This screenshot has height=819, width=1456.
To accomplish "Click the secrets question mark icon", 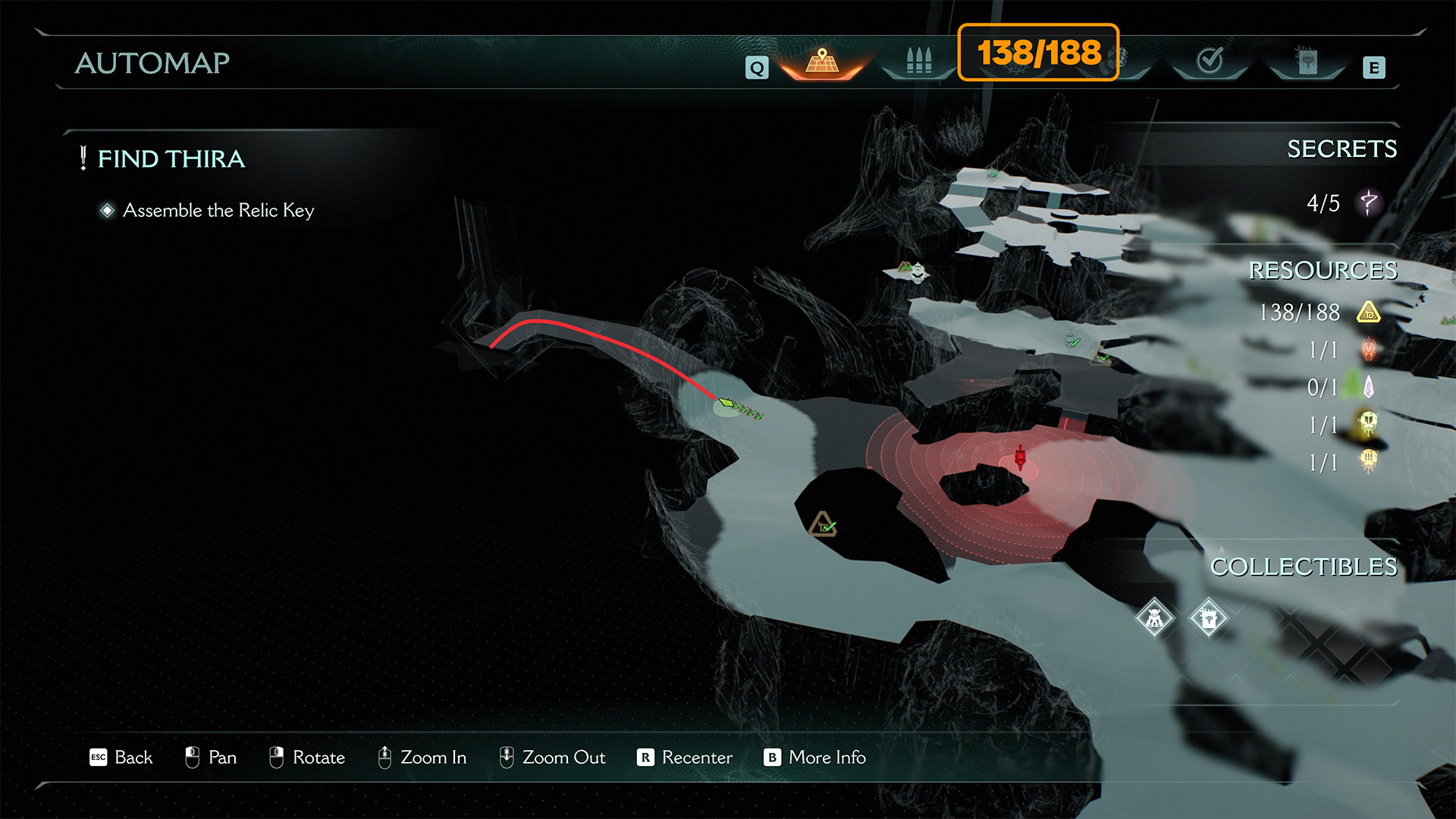I will [x=1369, y=202].
